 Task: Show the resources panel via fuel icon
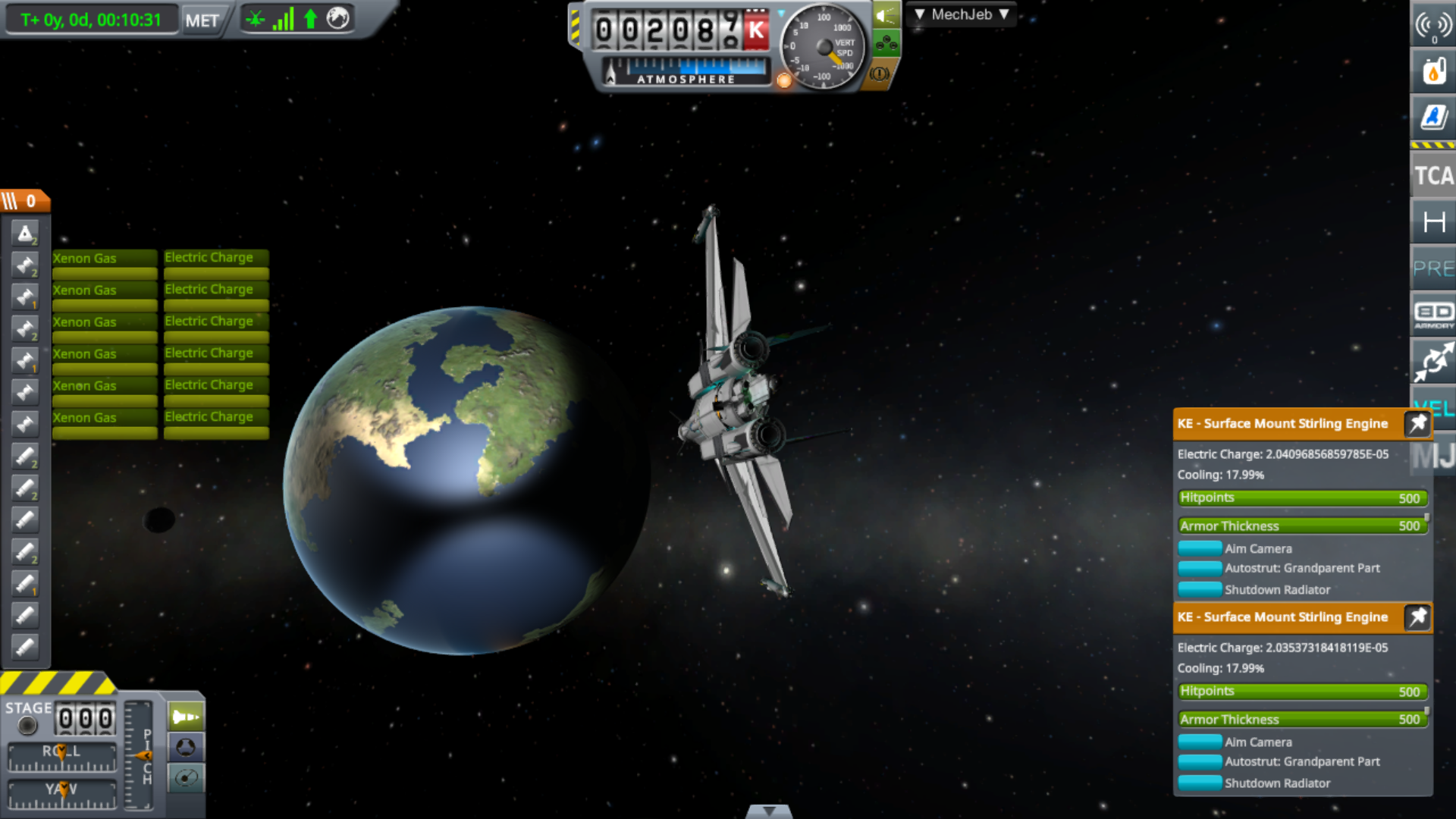point(1432,72)
